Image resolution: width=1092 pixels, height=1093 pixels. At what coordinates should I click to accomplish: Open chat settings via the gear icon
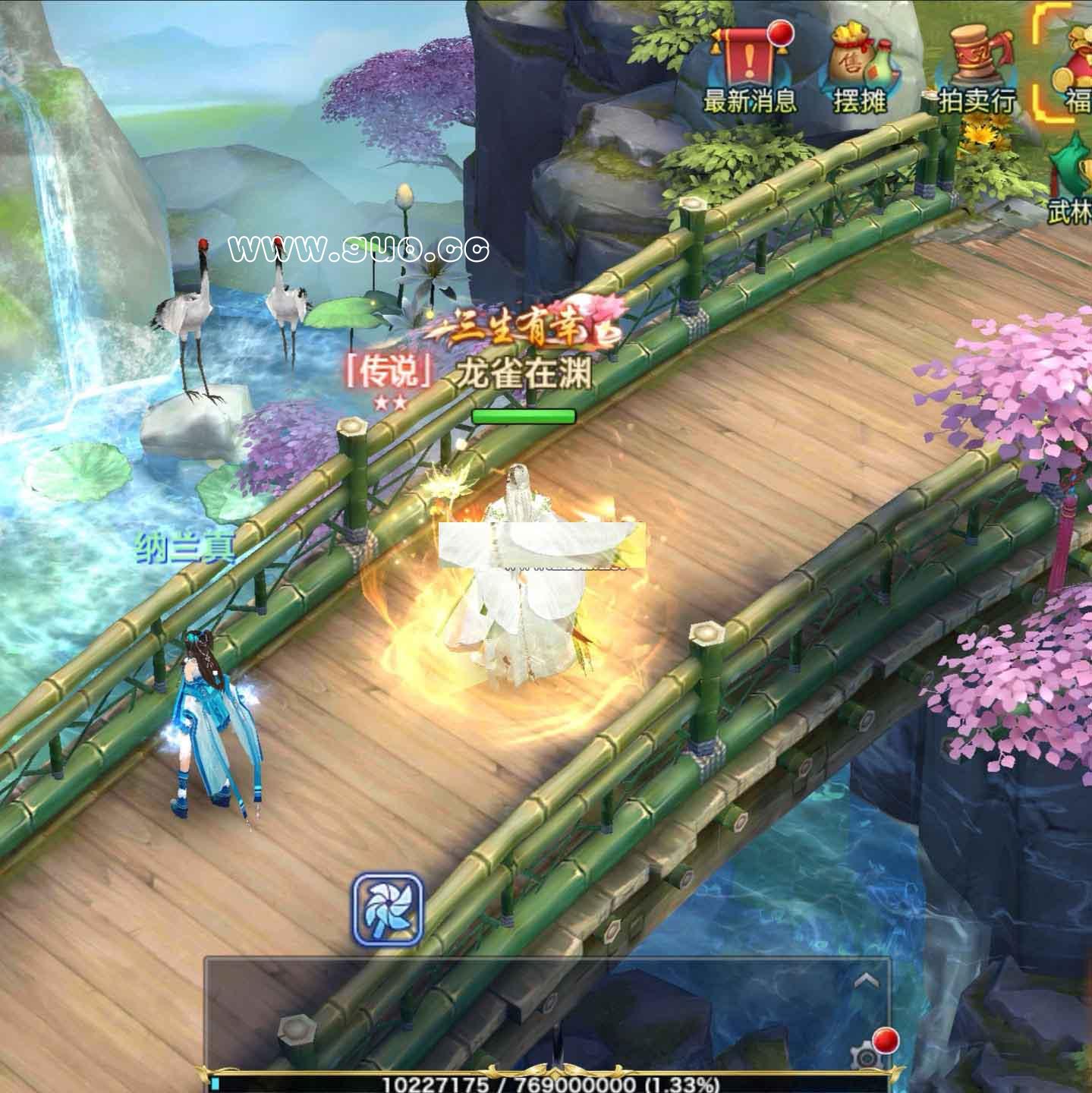click(865, 1055)
